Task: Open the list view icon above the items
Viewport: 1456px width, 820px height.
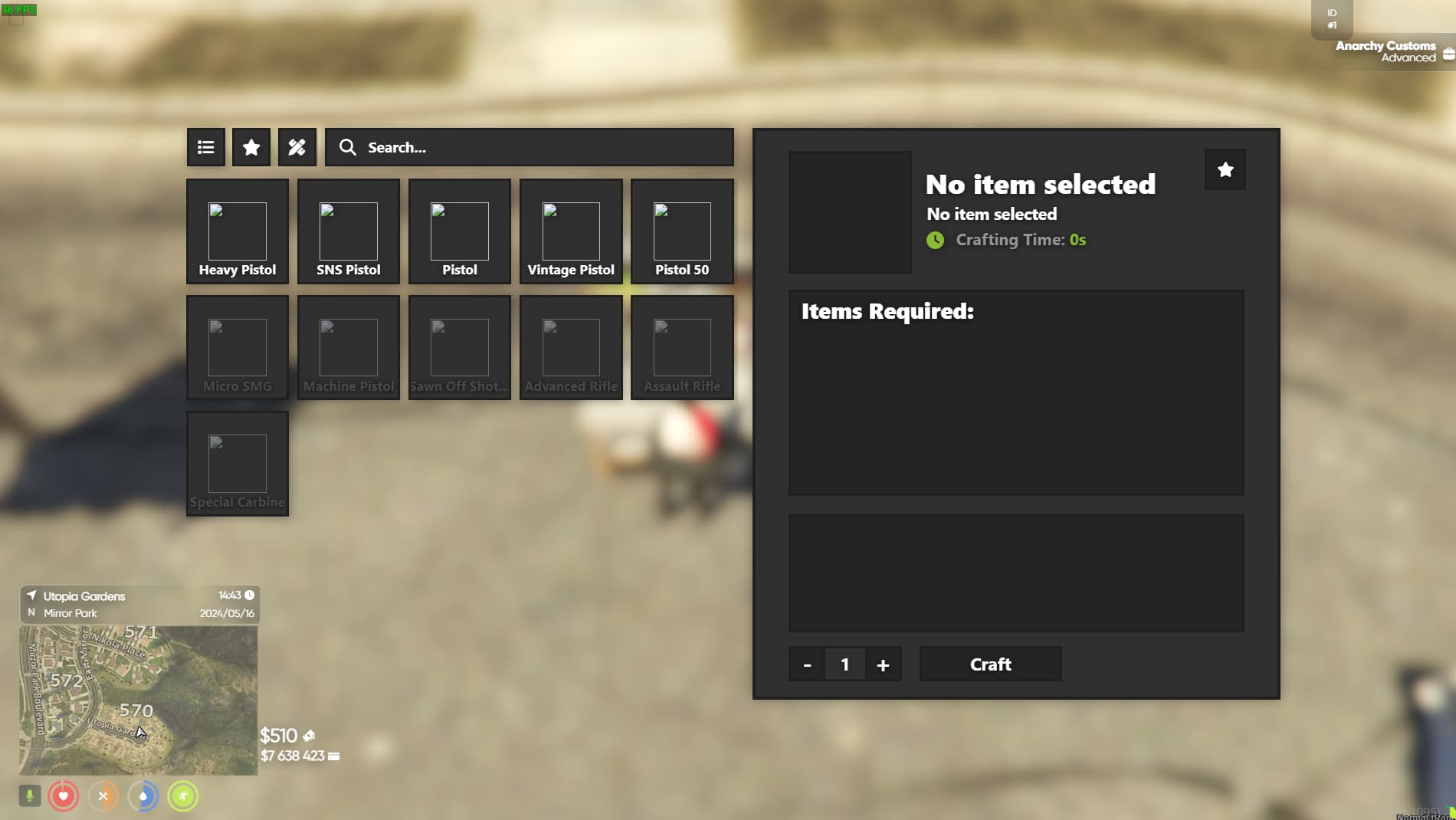Action: pyautogui.click(x=205, y=147)
